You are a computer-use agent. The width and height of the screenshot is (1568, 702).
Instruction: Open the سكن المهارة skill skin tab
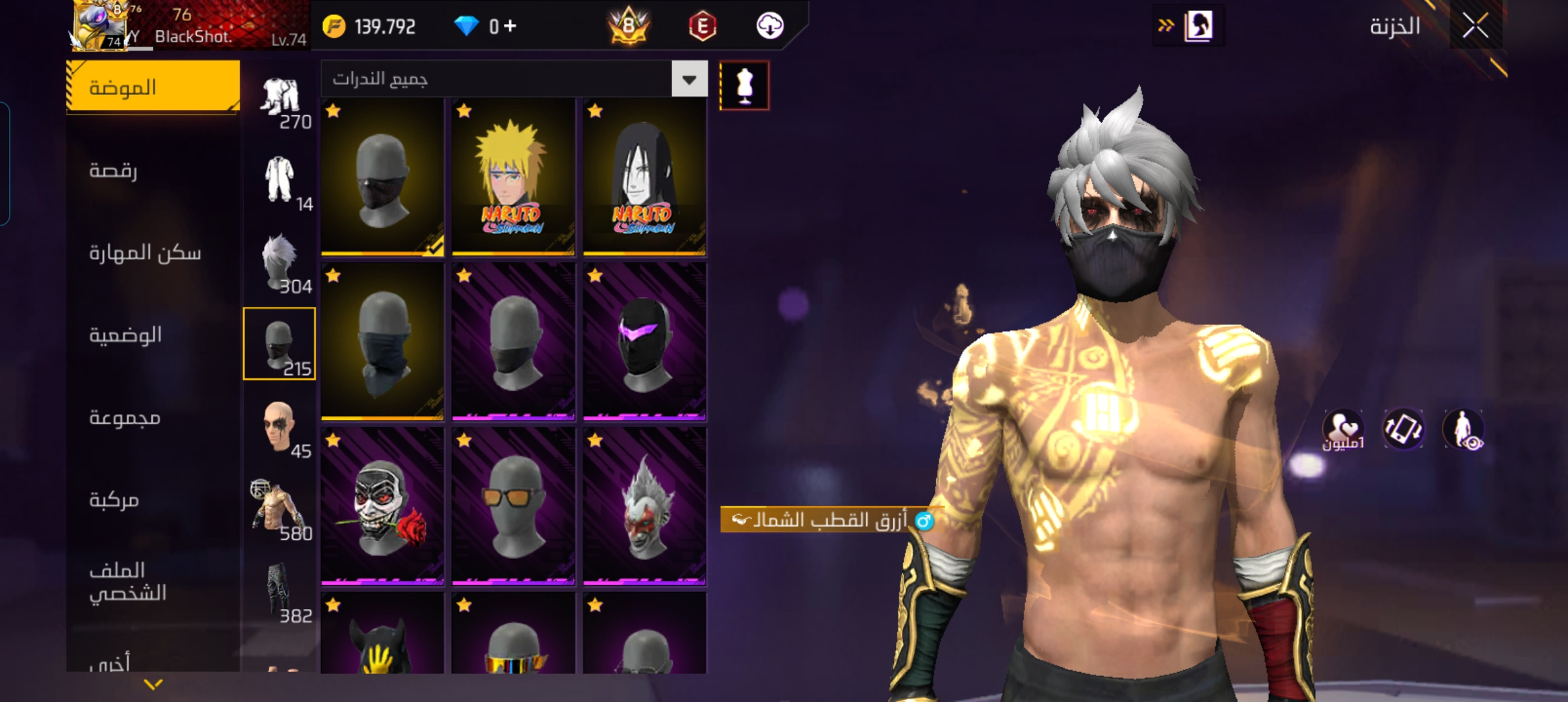pos(153,252)
